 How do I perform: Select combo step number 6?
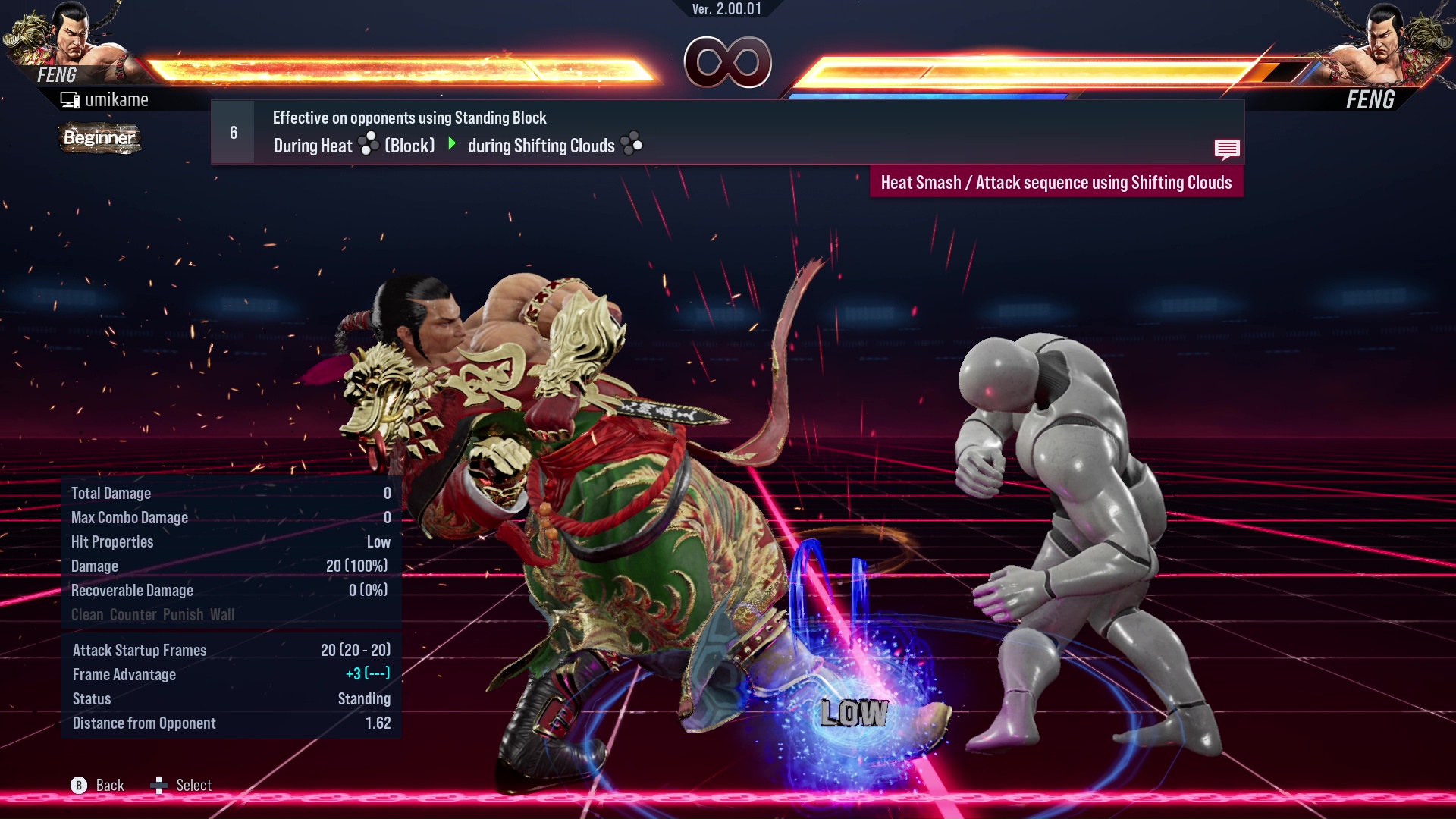click(233, 131)
